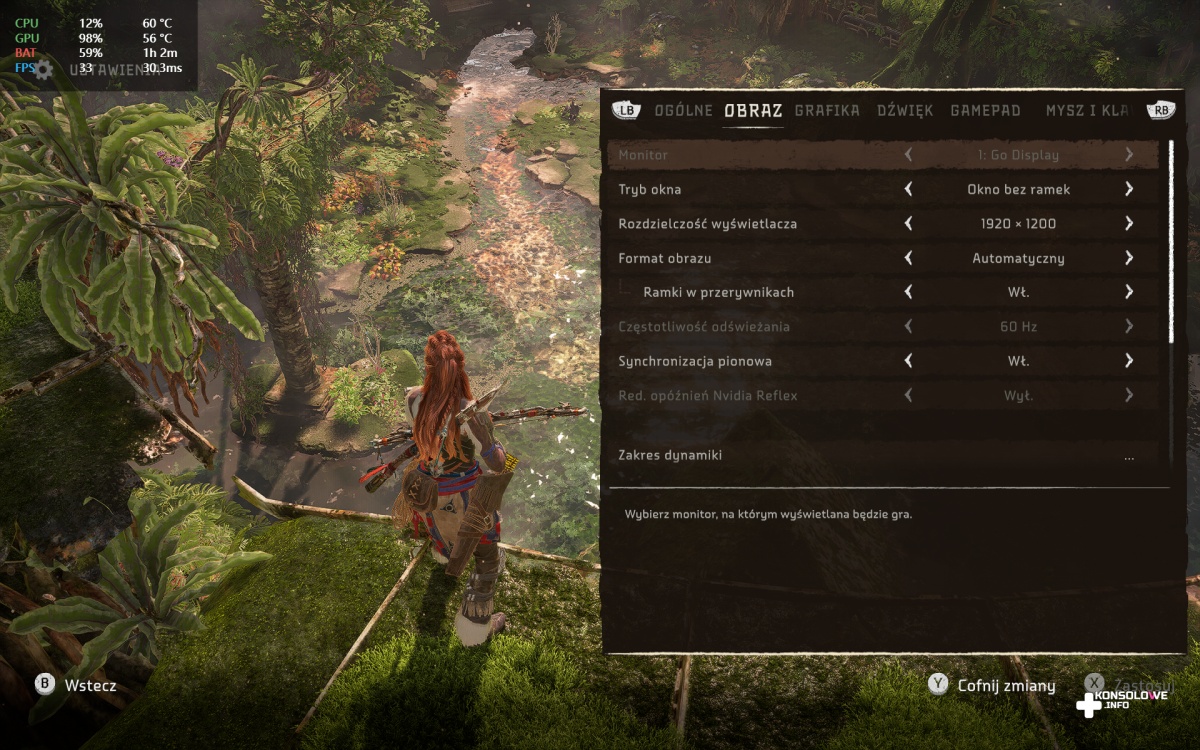
Task: Toggle Synchronizacja pionowa using right arrow
Action: tap(1128, 361)
